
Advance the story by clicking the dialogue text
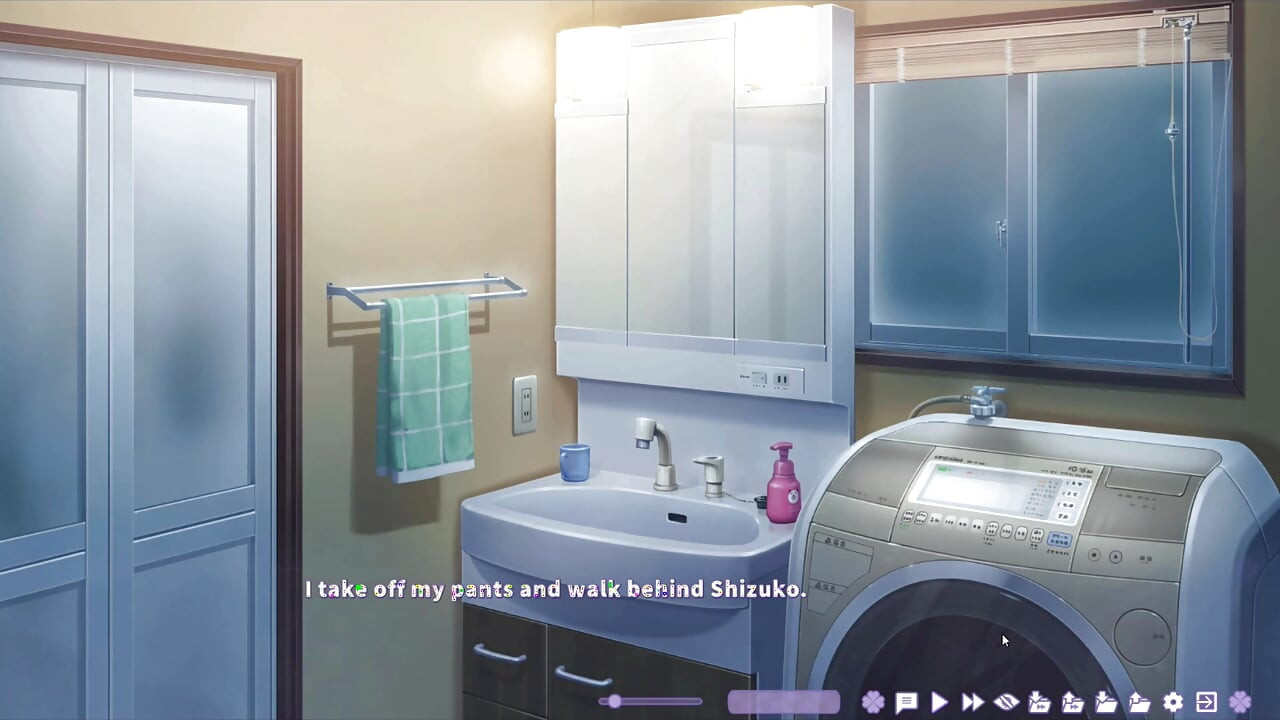pyautogui.click(x=556, y=589)
